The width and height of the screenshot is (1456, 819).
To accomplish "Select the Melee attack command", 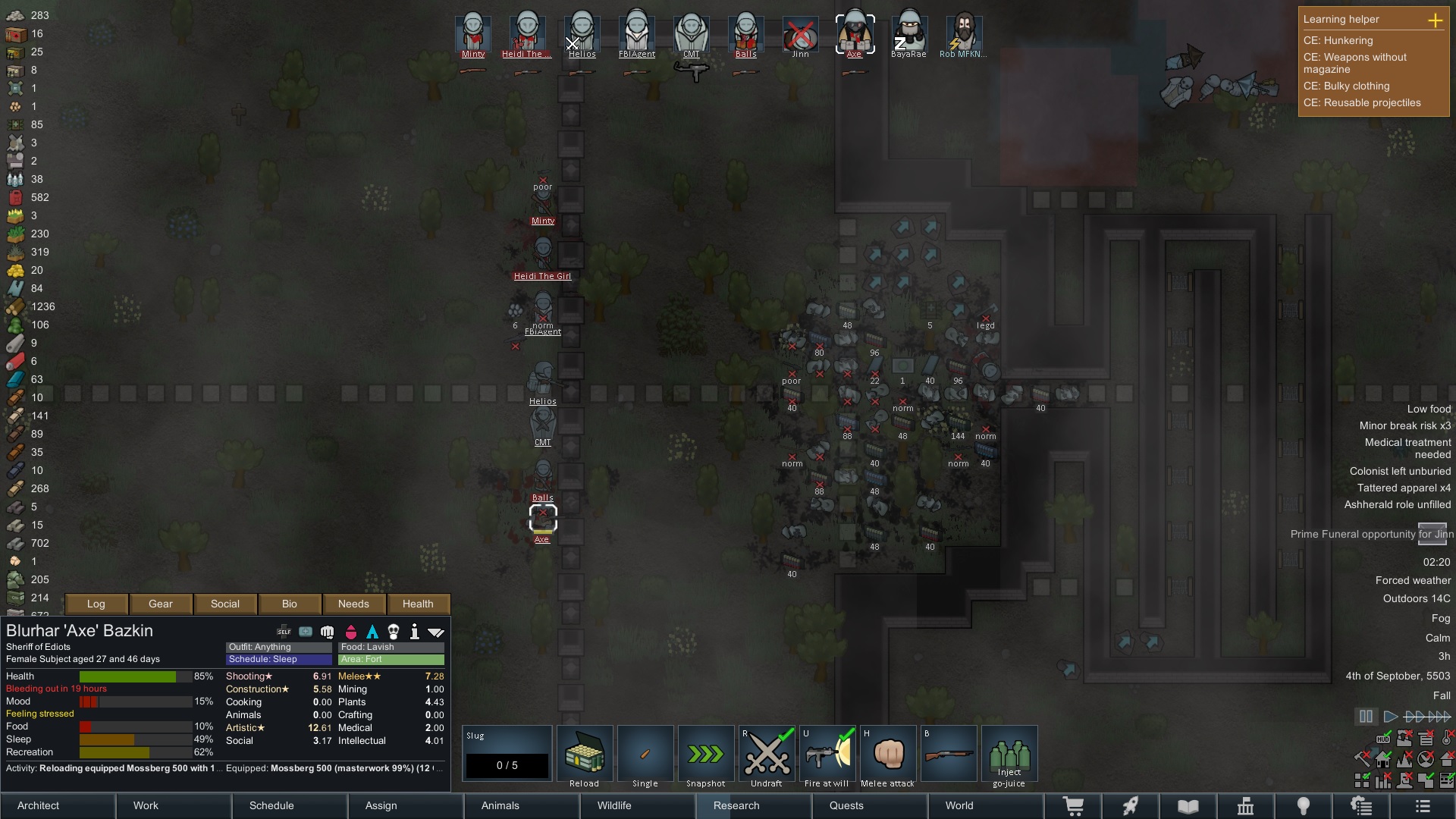I will [888, 754].
